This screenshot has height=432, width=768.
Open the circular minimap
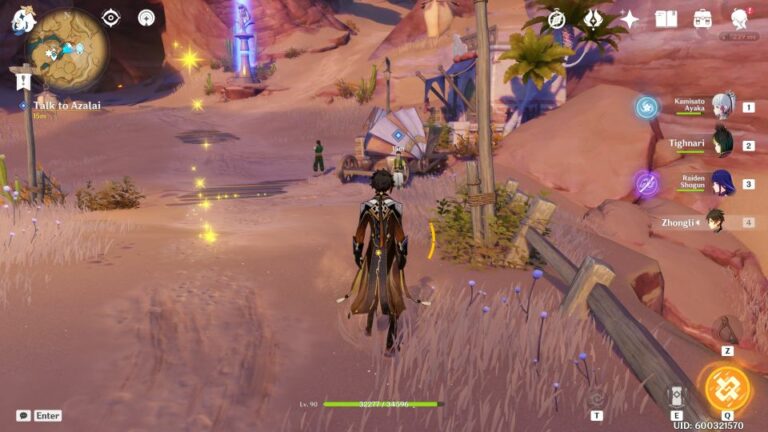[67, 50]
